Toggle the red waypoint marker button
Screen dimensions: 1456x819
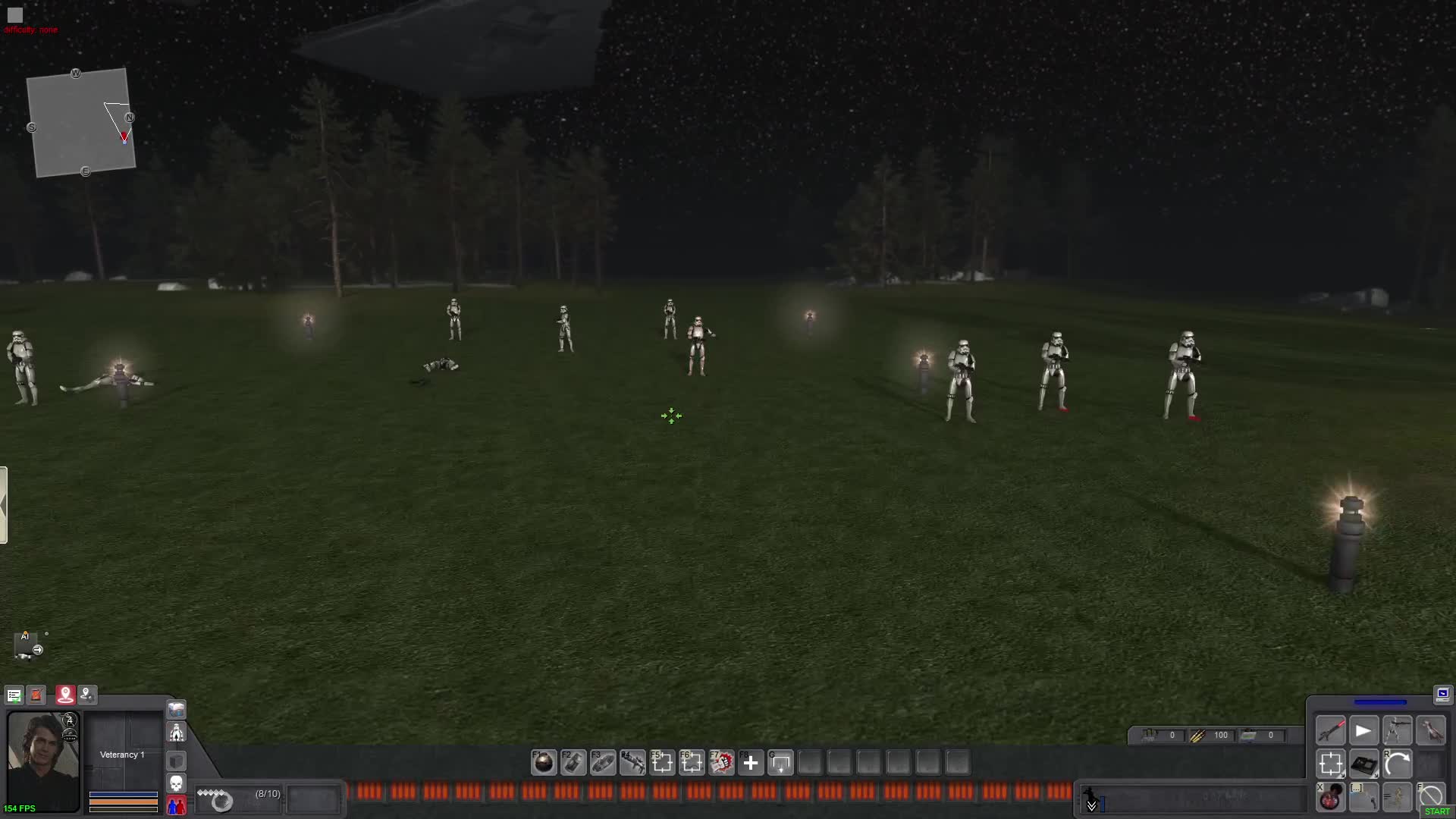click(64, 694)
